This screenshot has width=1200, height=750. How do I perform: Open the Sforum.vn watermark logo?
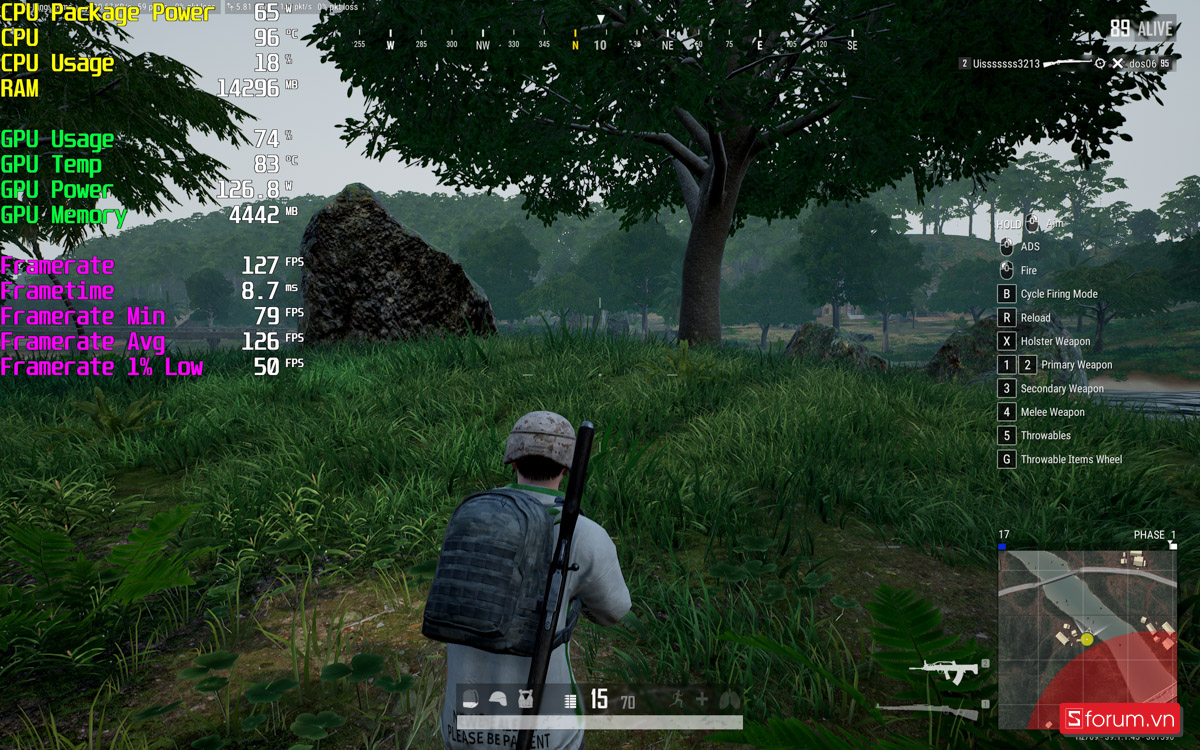(1120, 718)
